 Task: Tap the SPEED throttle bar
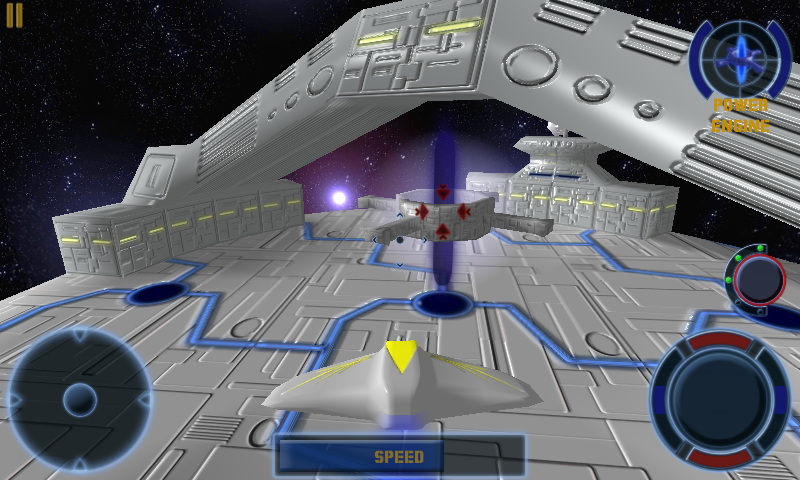tap(400, 457)
